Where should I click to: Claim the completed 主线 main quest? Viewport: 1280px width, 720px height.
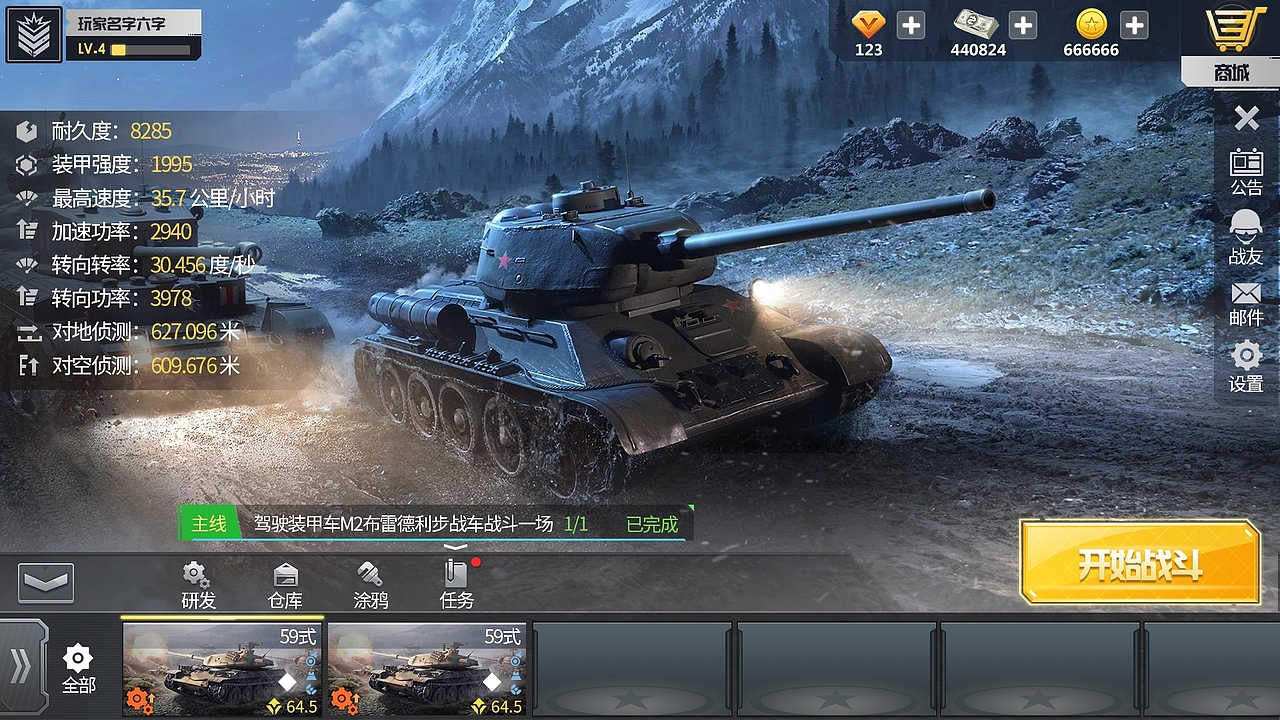(652, 524)
